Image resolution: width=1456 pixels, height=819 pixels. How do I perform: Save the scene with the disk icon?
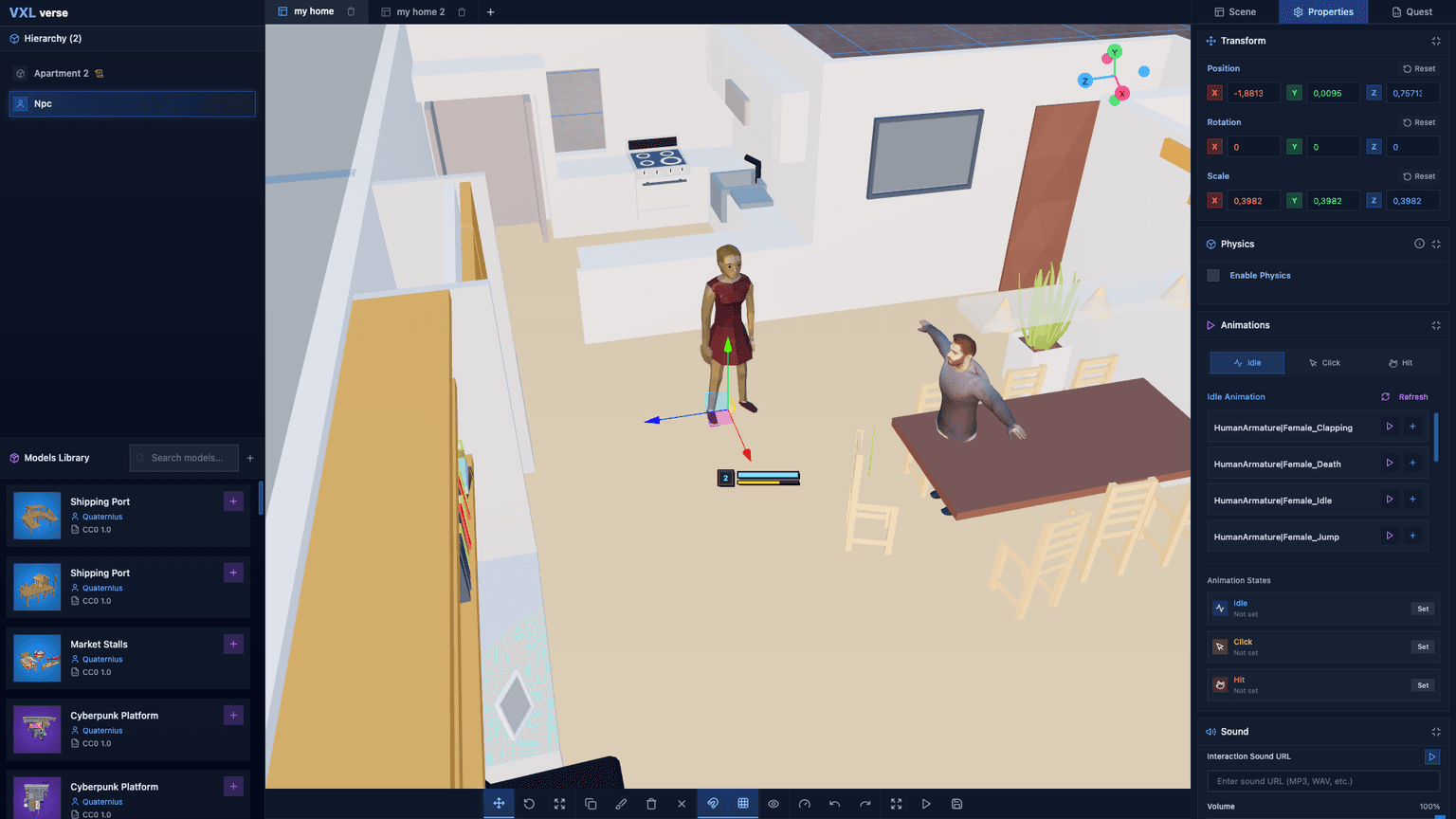pyautogui.click(x=956, y=804)
